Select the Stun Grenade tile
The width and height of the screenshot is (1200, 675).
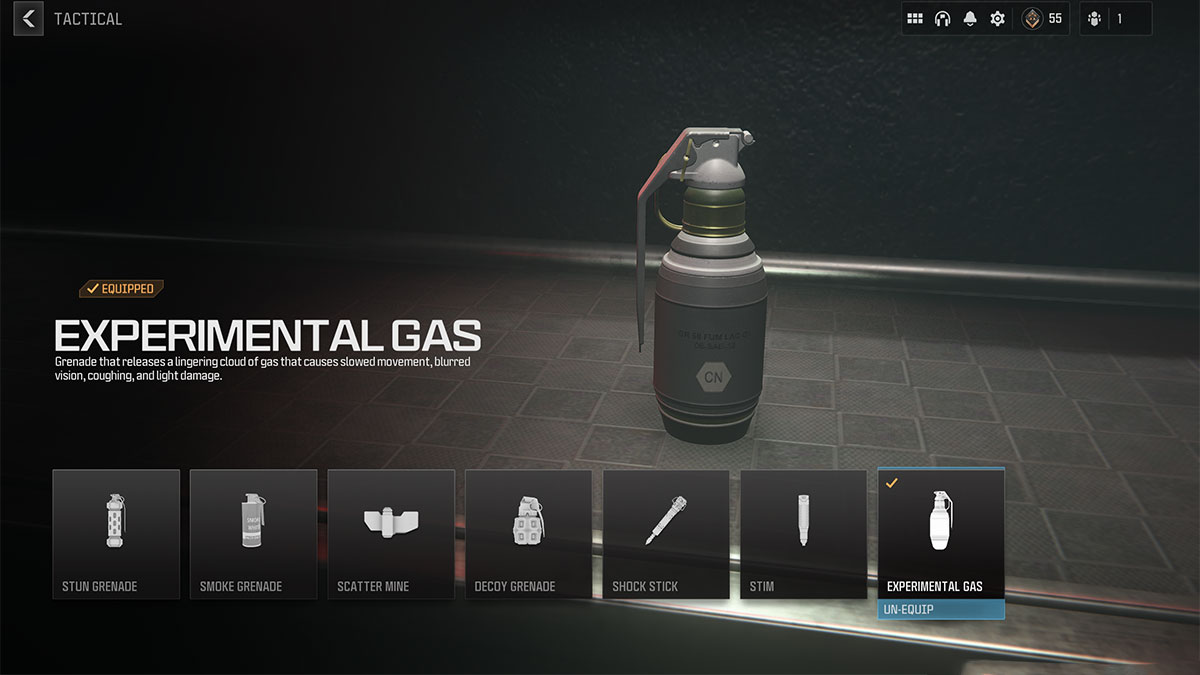coord(116,534)
